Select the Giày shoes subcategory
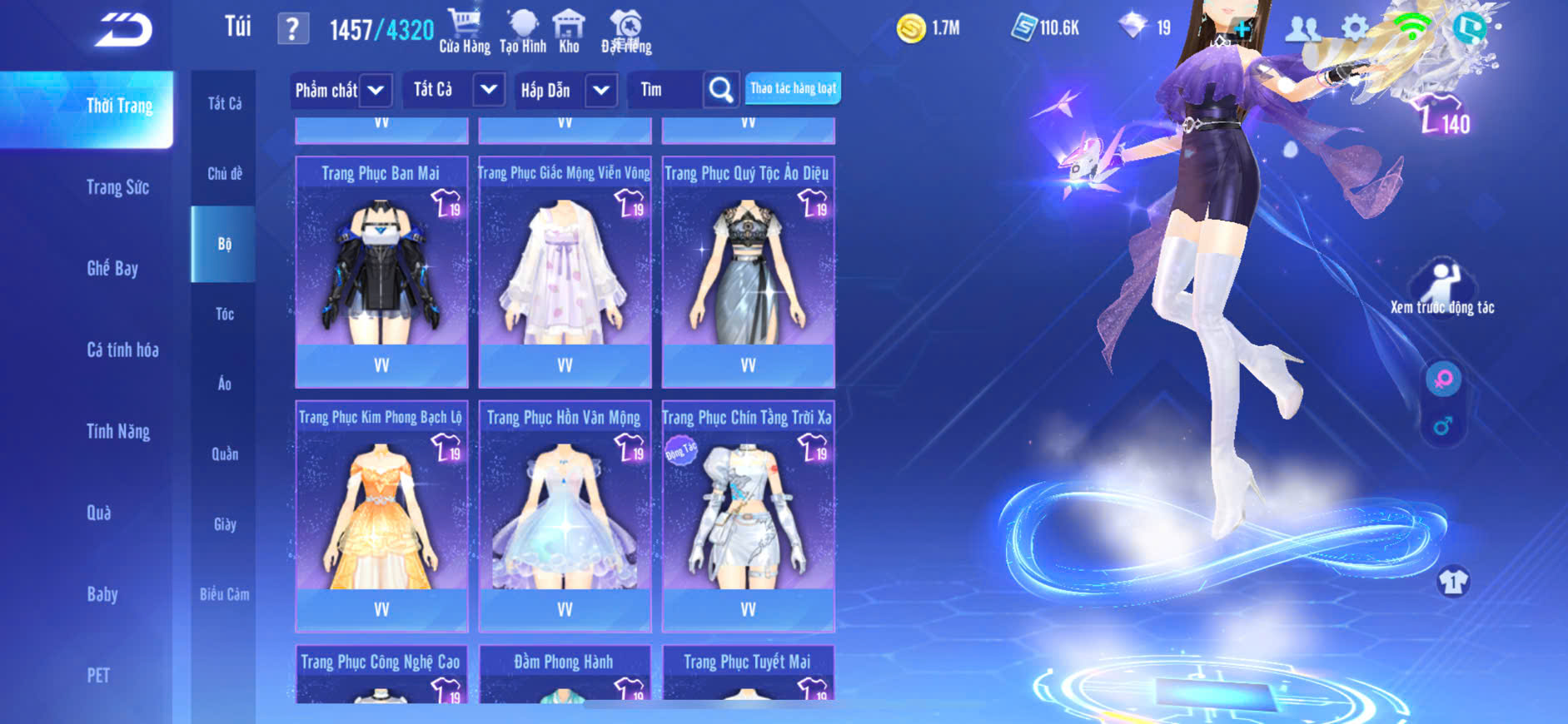The image size is (1568, 724). click(x=224, y=524)
